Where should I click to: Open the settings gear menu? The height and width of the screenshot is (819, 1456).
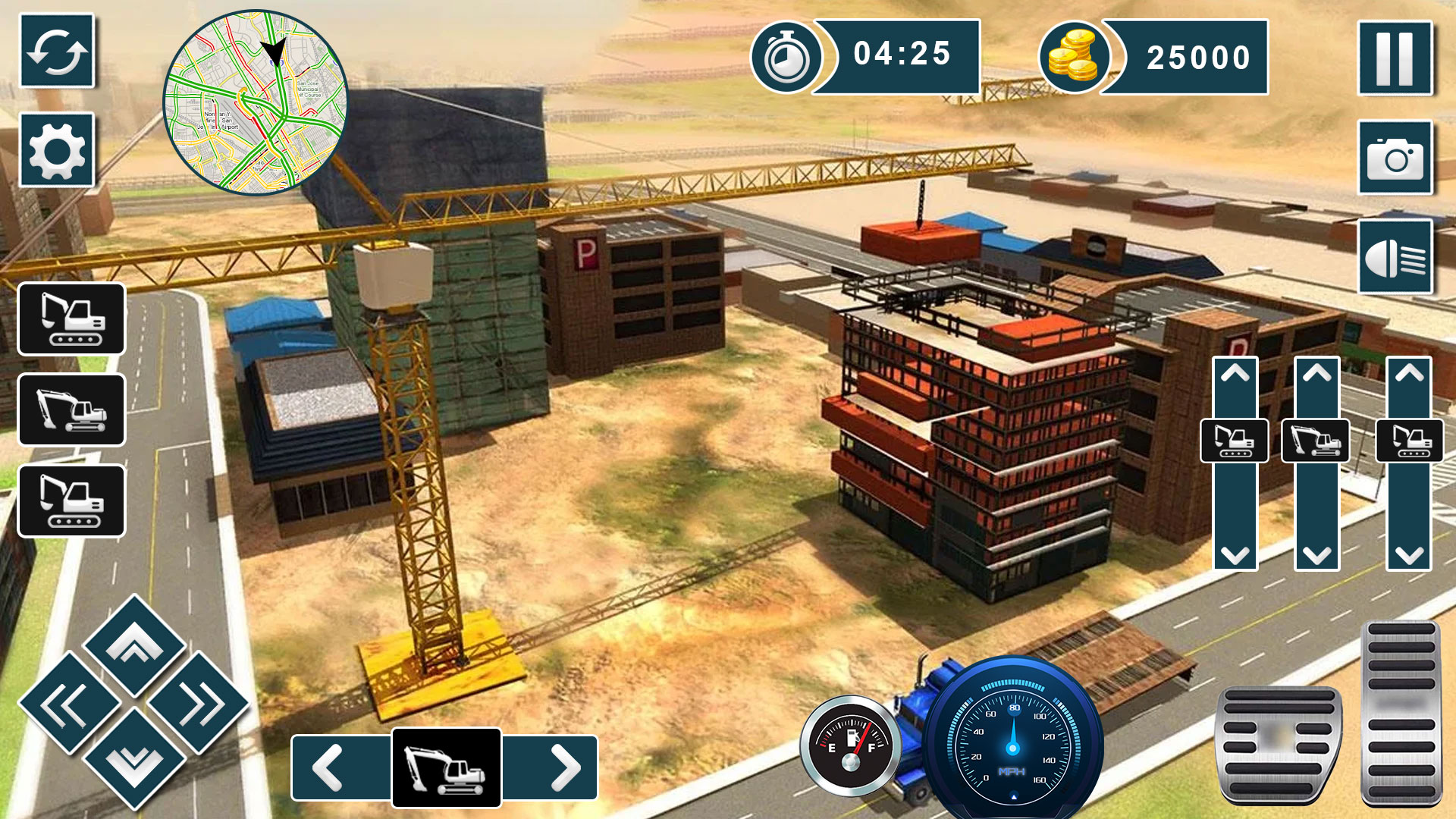point(57,150)
